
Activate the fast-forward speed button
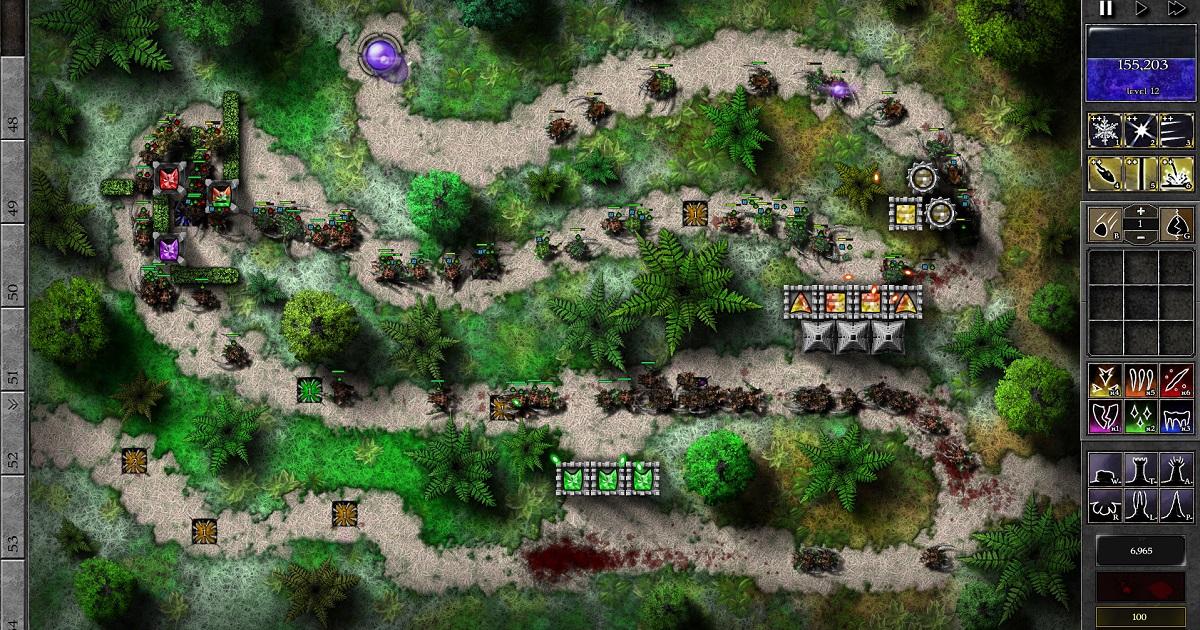tap(1178, 9)
